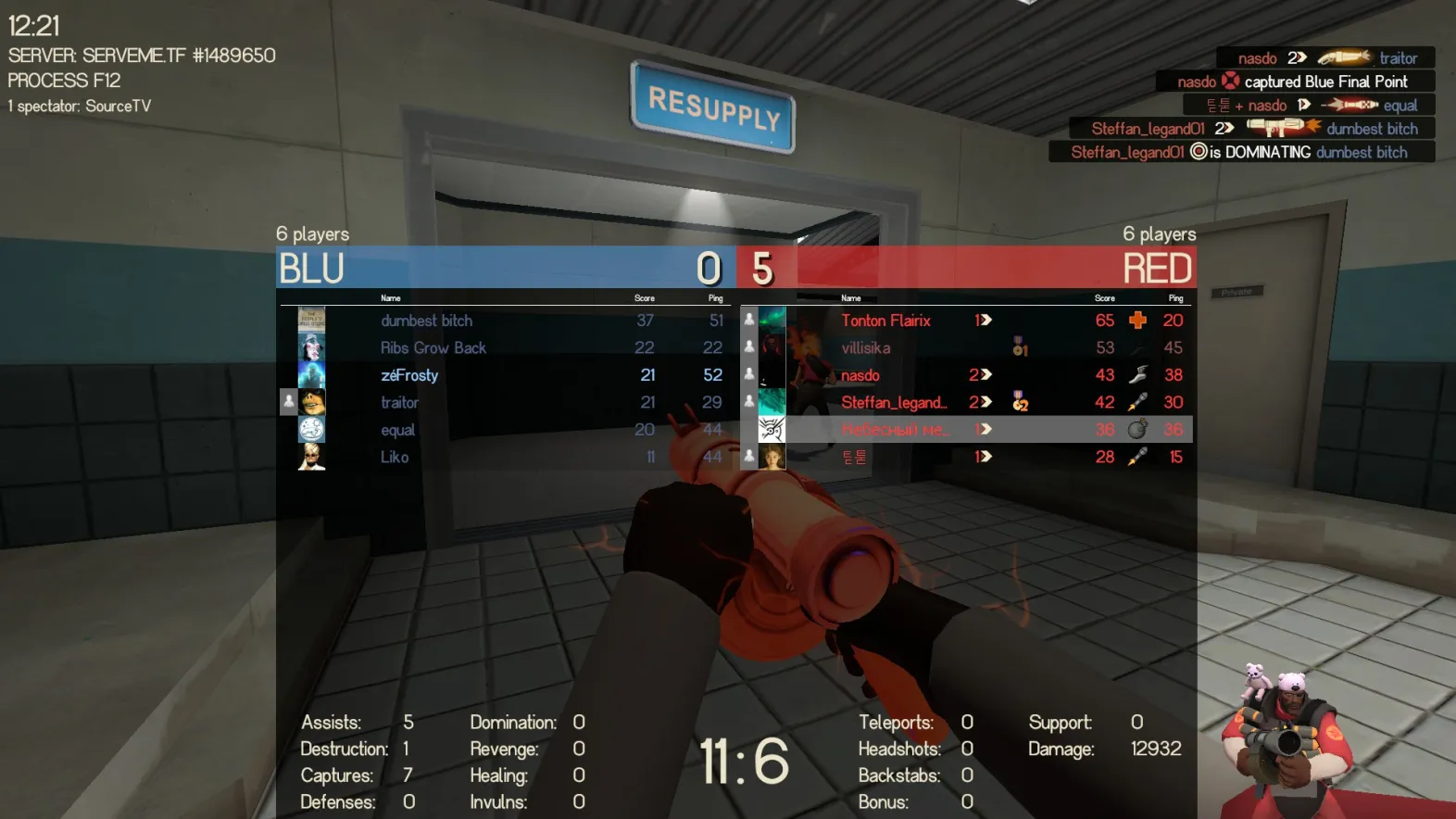Open Liko's avatar thumbnail
The height and width of the screenshot is (819, 1456).
point(311,457)
